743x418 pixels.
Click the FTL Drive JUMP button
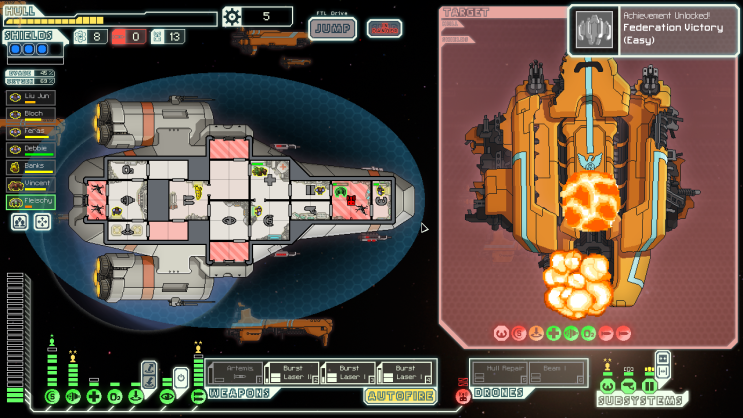[331, 28]
